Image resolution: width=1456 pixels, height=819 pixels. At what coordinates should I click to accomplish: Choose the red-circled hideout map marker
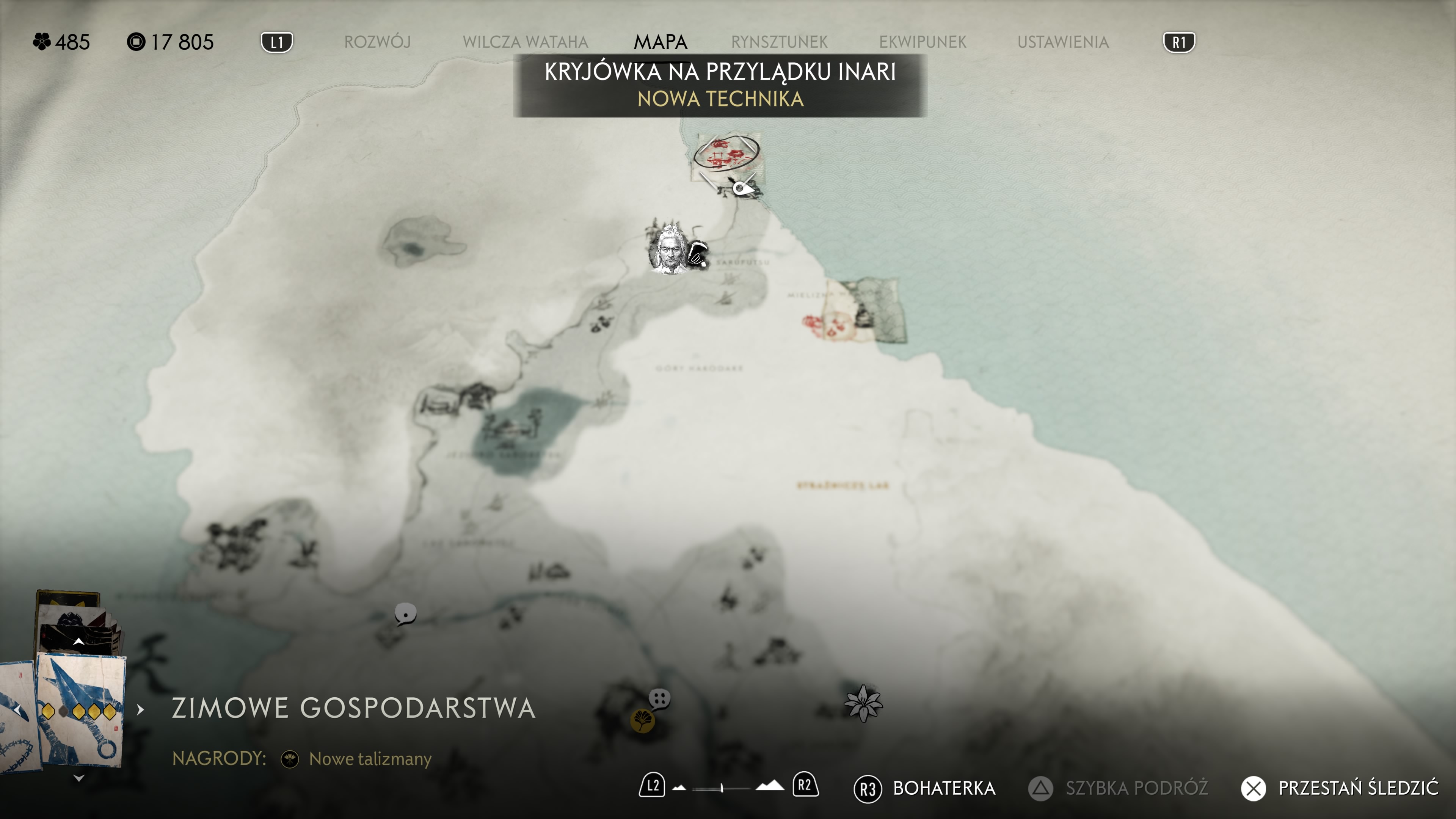[x=726, y=153]
